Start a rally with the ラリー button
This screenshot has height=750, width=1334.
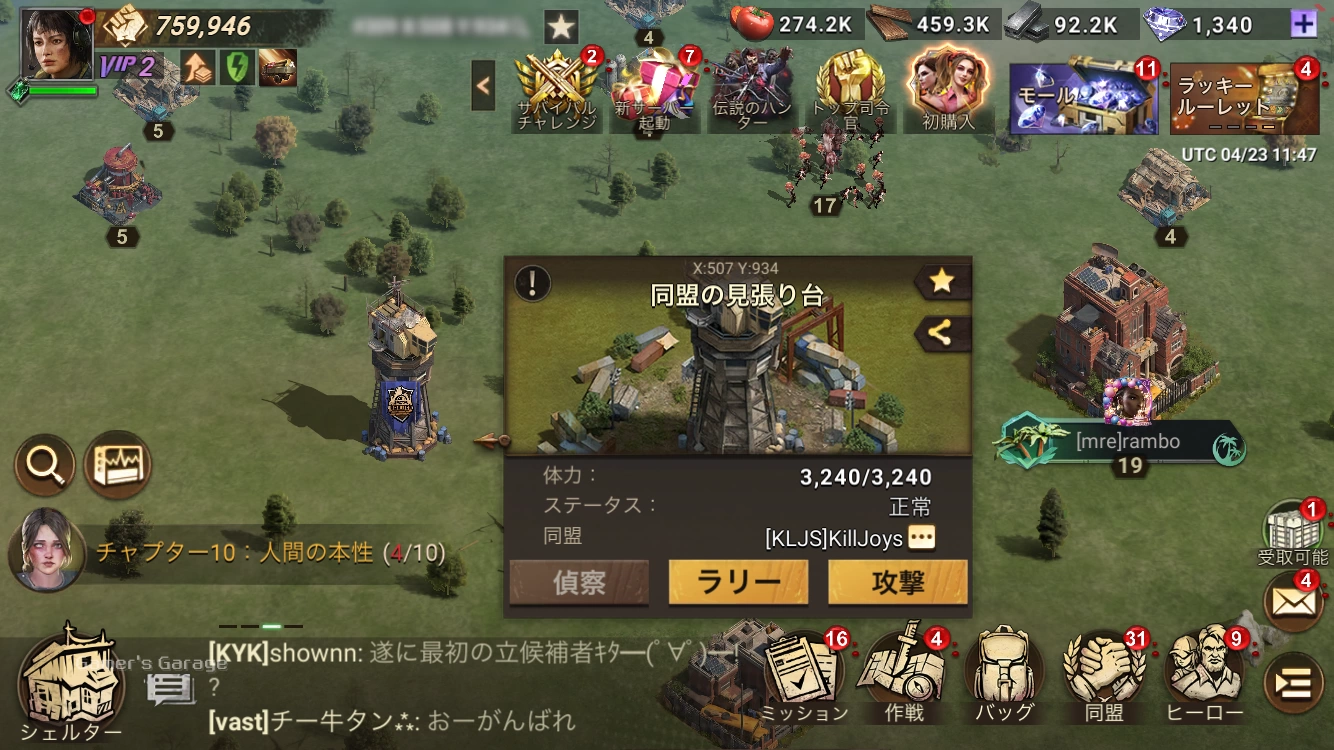tap(738, 583)
